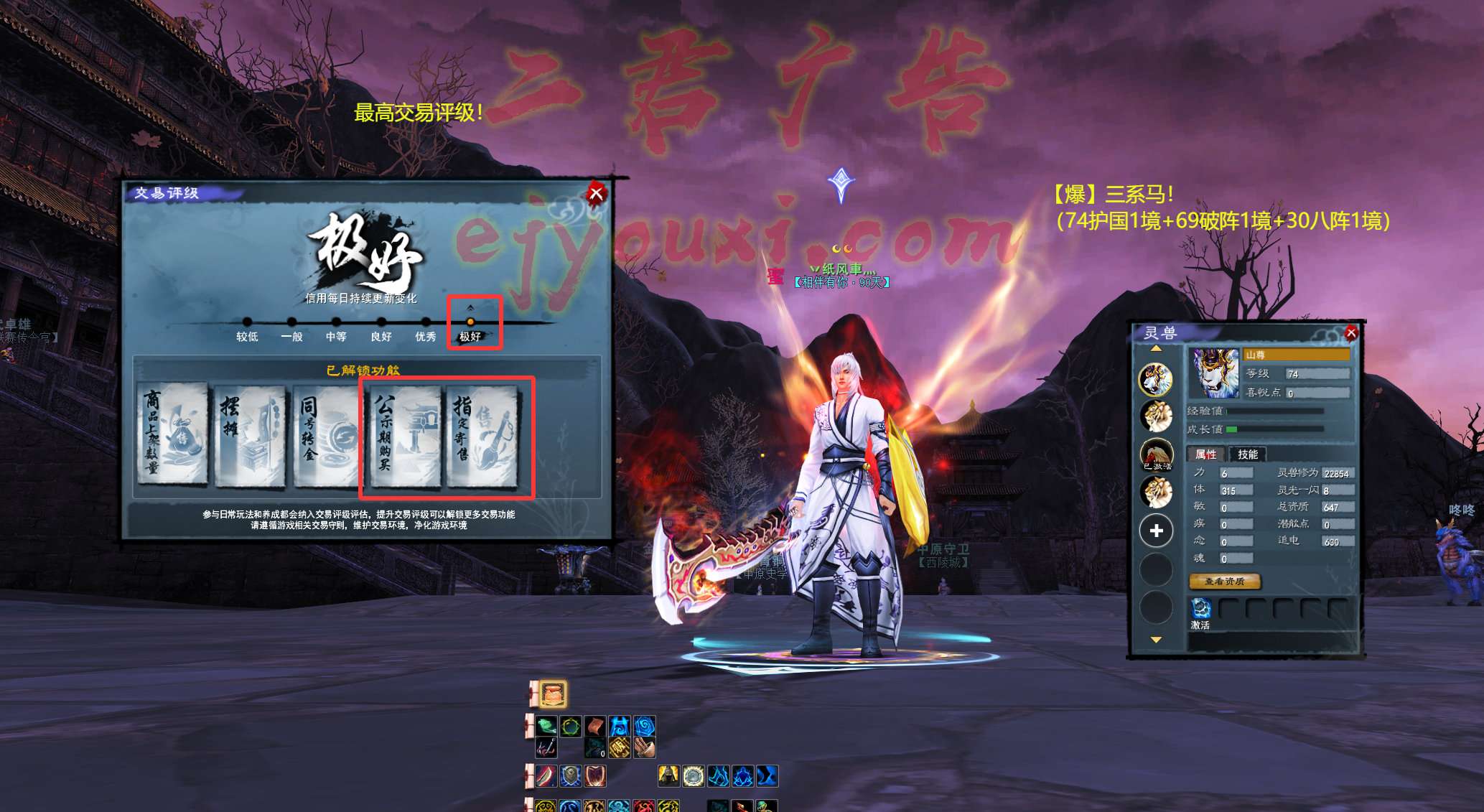Click the 查看资质 button
Viewport: 1484px width, 812px height.
[1224, 582]
